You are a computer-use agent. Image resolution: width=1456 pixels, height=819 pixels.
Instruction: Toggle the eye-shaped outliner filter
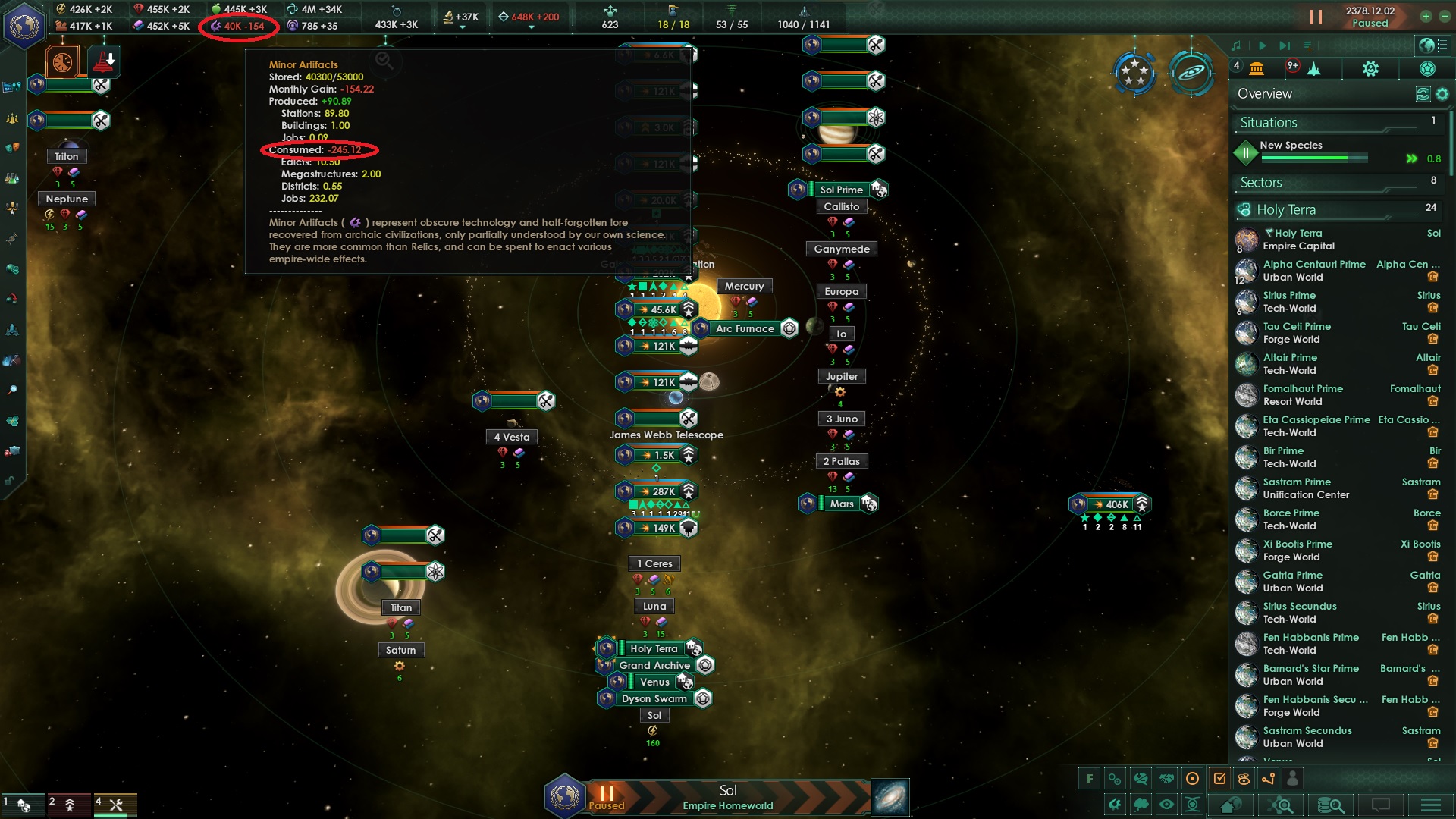pos(1166,805)
